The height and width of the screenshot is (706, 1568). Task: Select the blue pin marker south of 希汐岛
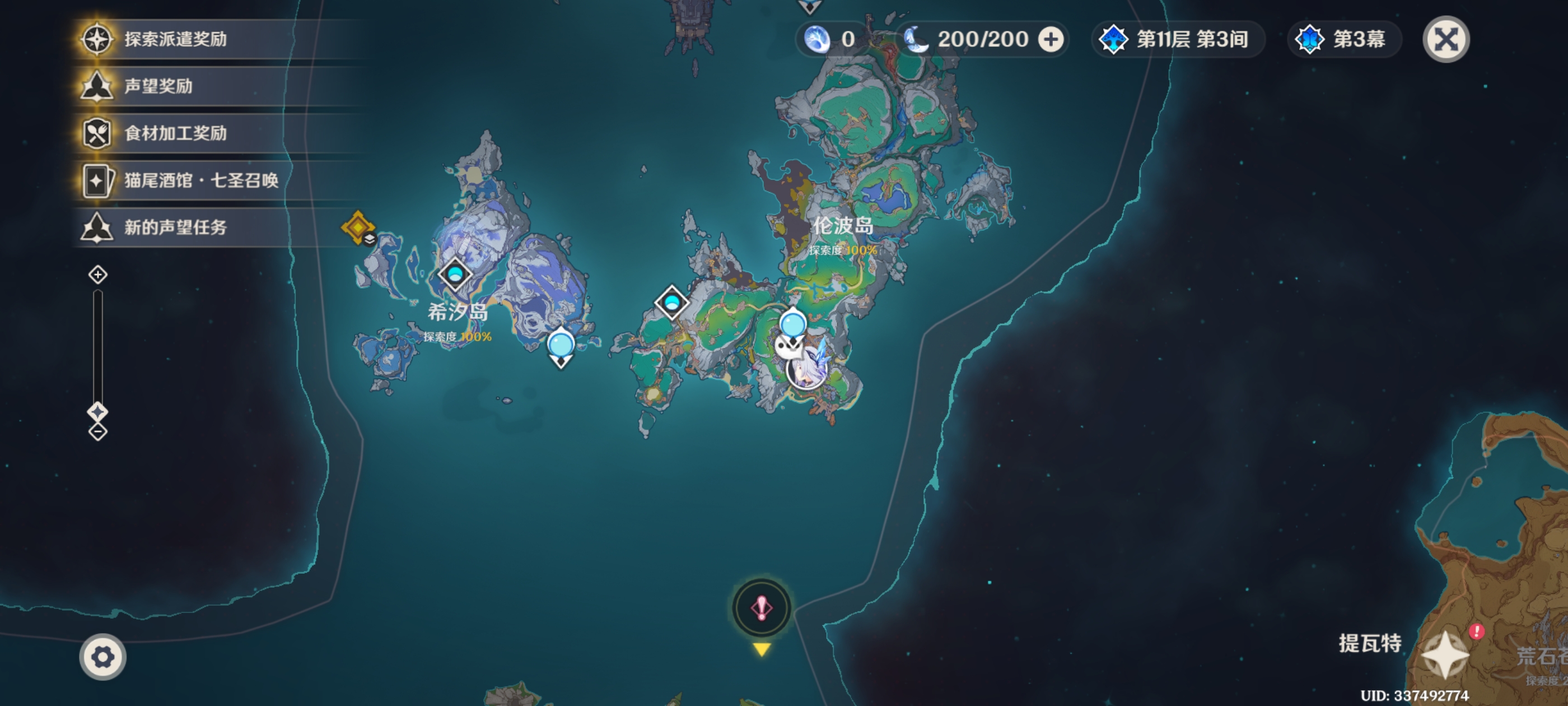click(561, 346)
